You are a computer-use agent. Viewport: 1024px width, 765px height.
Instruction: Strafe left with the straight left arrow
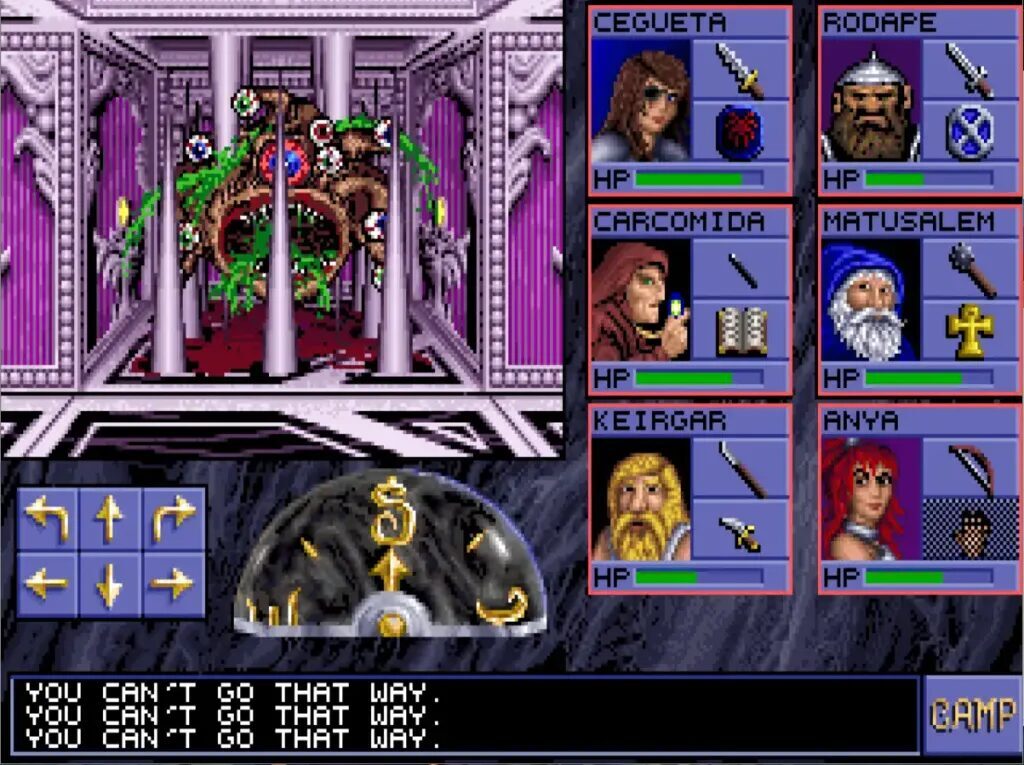point(47,583)
